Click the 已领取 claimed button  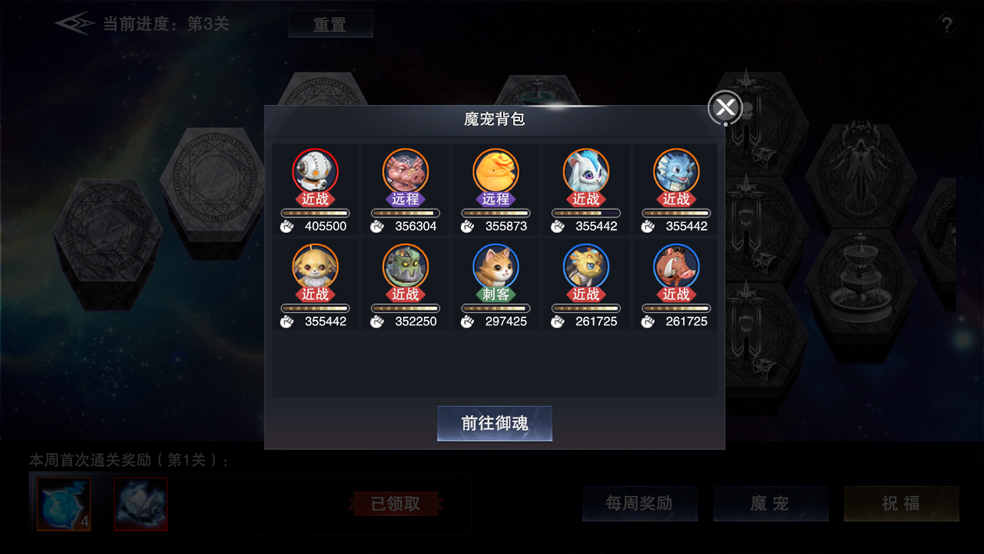click(x=395, y=504)
